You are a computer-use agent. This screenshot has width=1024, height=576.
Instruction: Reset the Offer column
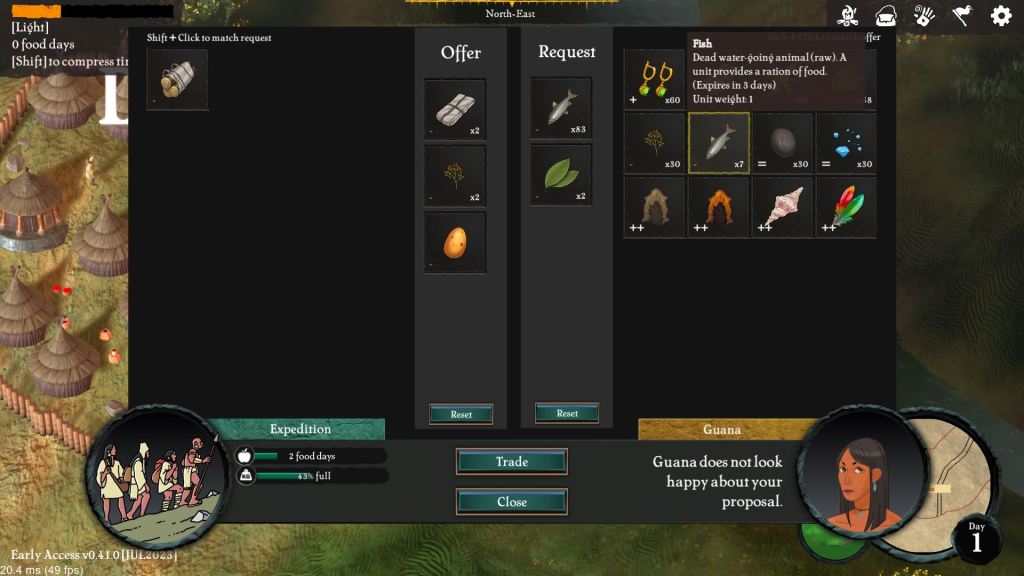coord(461,414)
